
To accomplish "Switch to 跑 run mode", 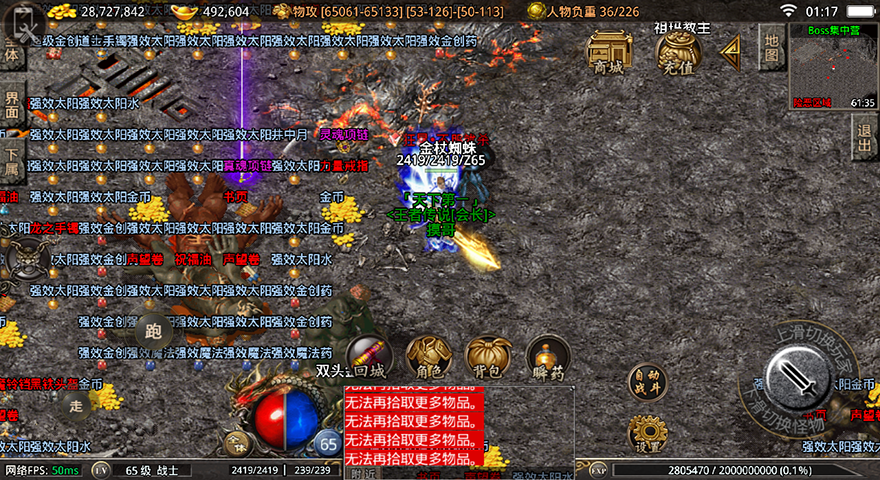I will [153, 330].
